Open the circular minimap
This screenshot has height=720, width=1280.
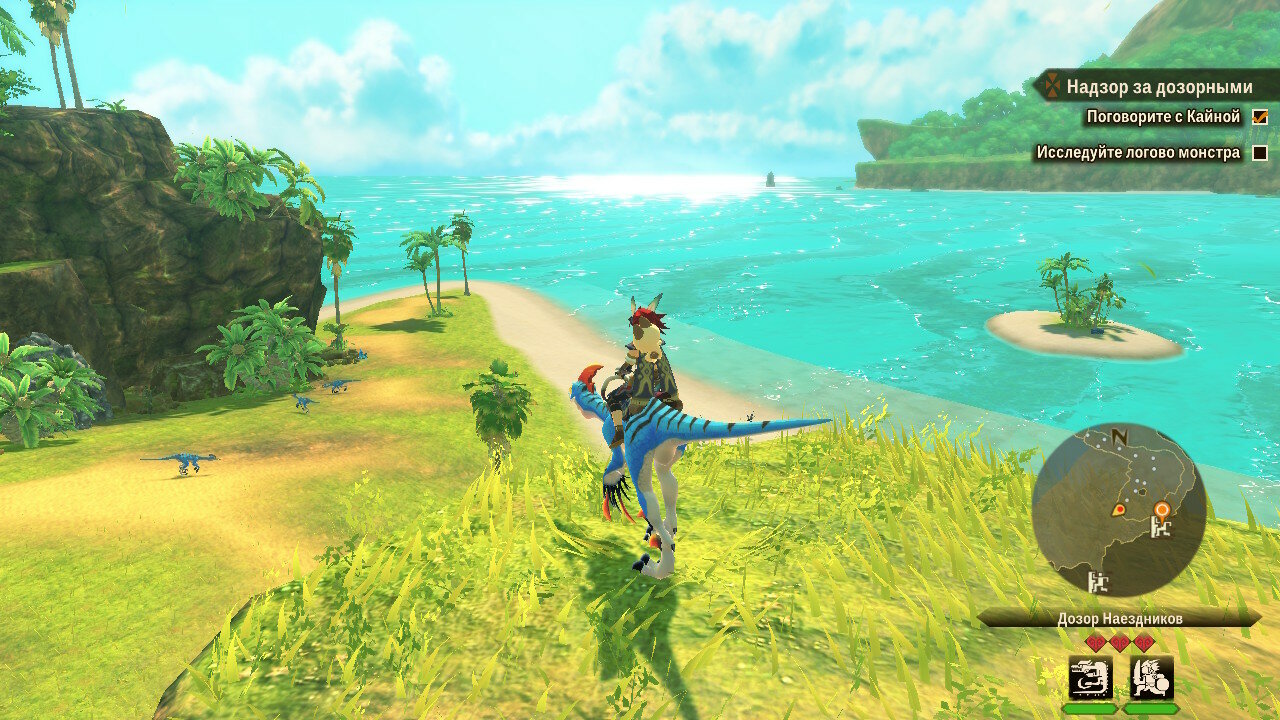pos(1119,510)
